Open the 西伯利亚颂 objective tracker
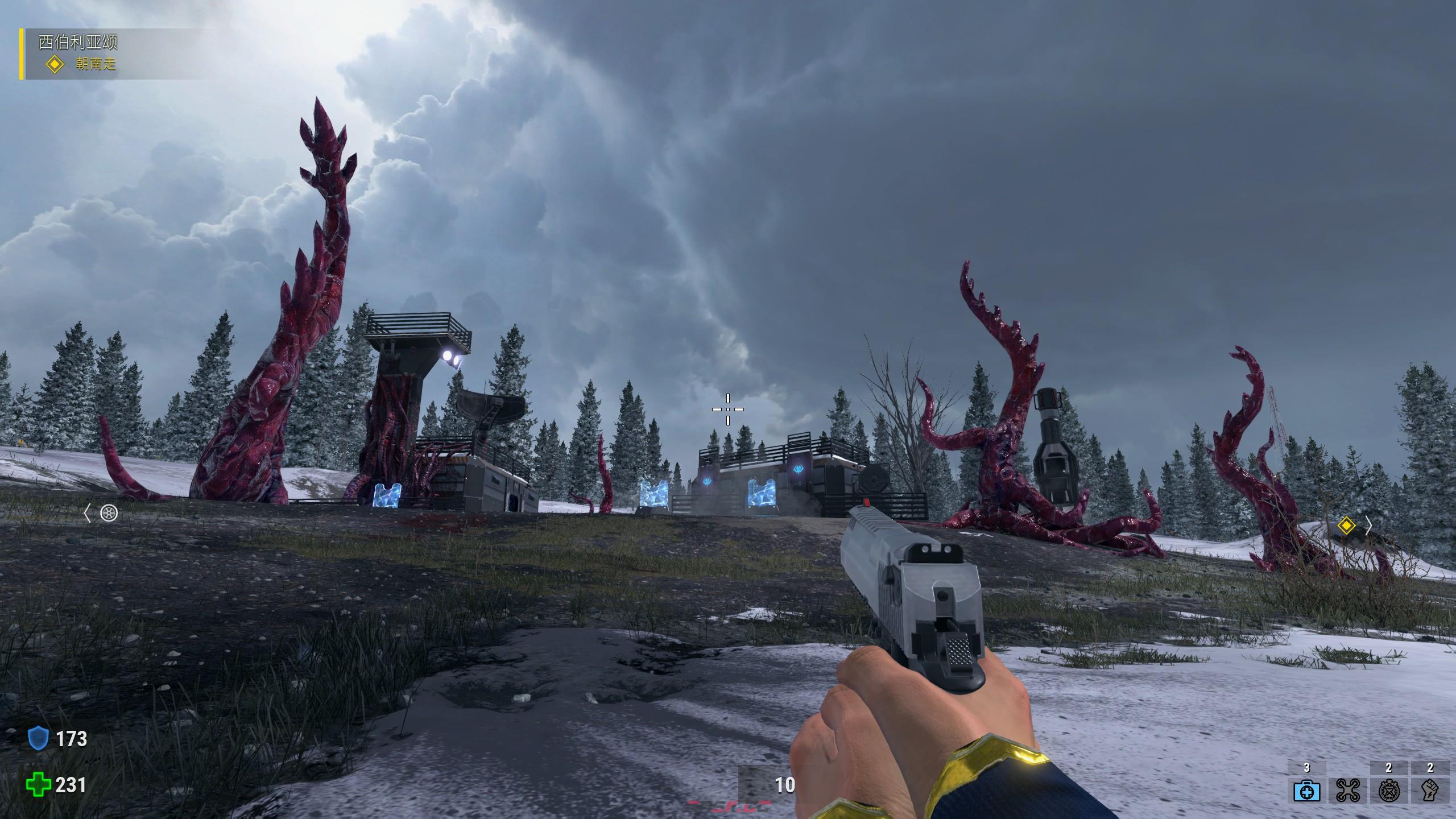This screenshot has height=819, width=1456. [78, 42]
